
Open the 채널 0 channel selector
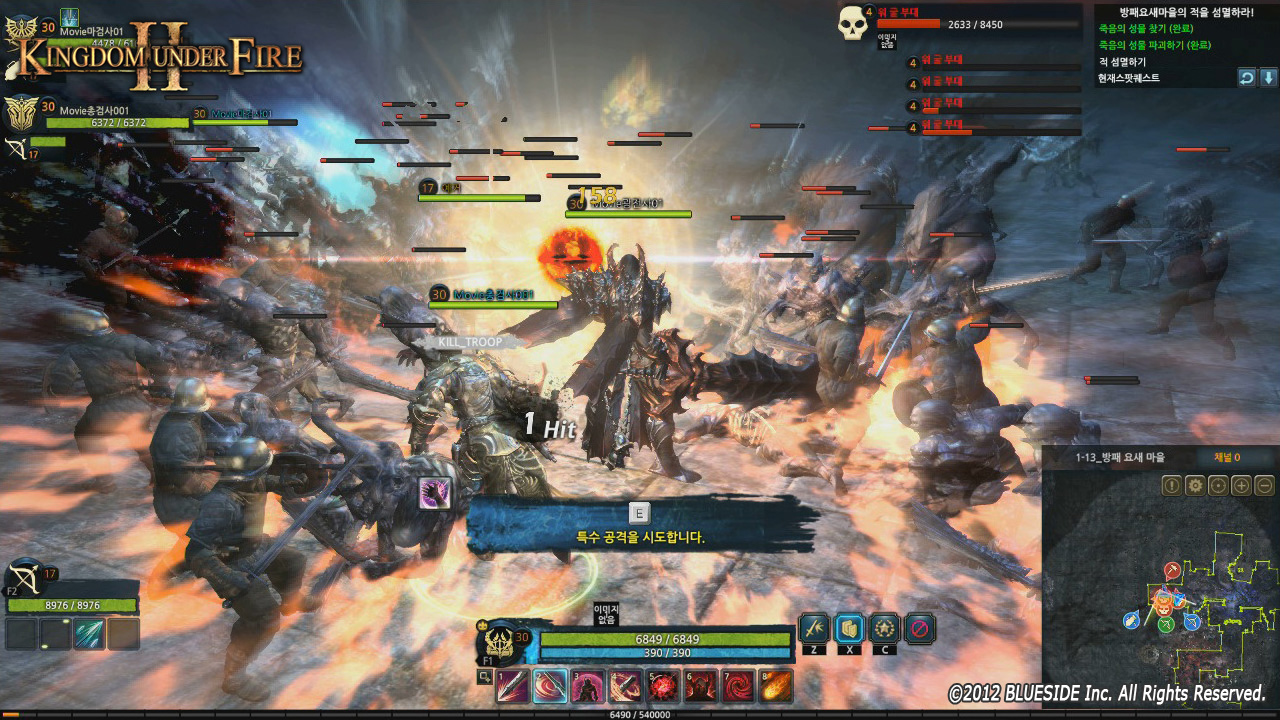pos(1227,457)
